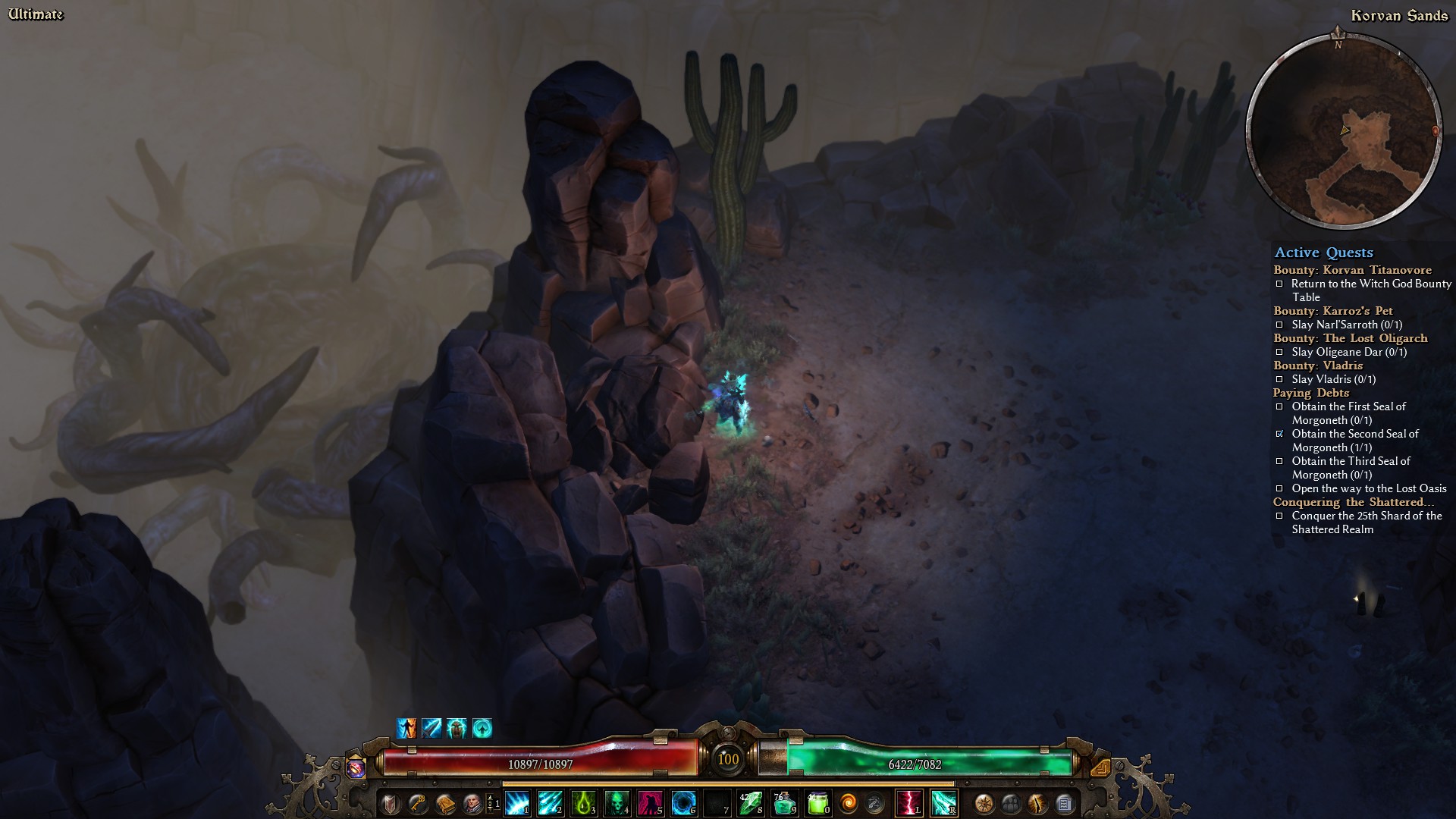This screenshot has height=819, width=1456.
Task: Select the teal right-click attack skill
Action: coord(943,802)
